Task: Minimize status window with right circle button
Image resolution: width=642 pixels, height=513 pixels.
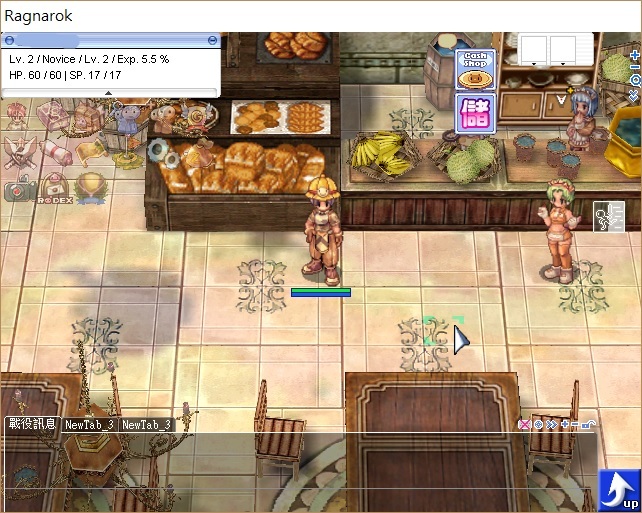Action: click(x=212, y=40)
